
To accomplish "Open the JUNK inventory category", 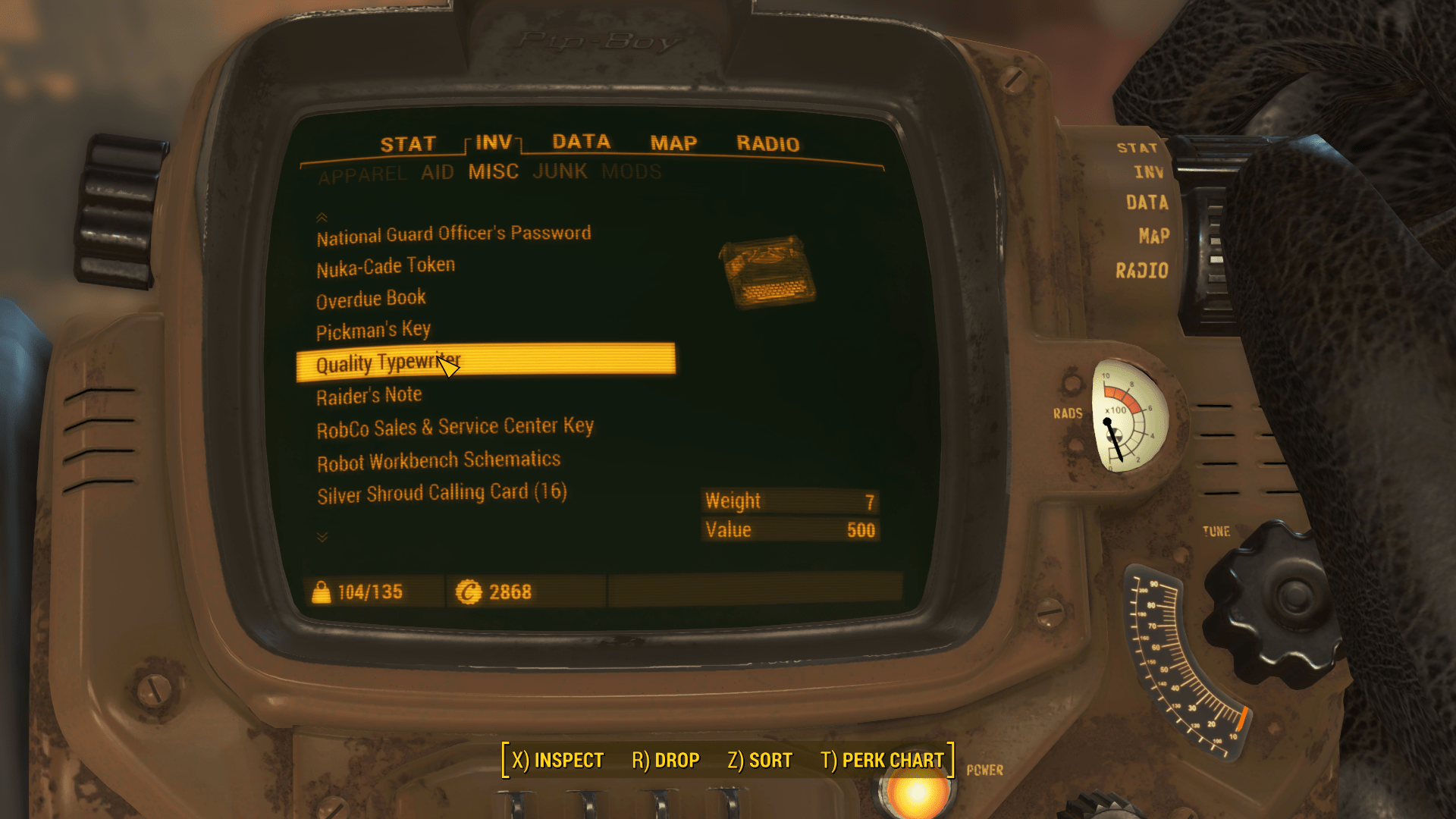I will (x=560, y=171).
